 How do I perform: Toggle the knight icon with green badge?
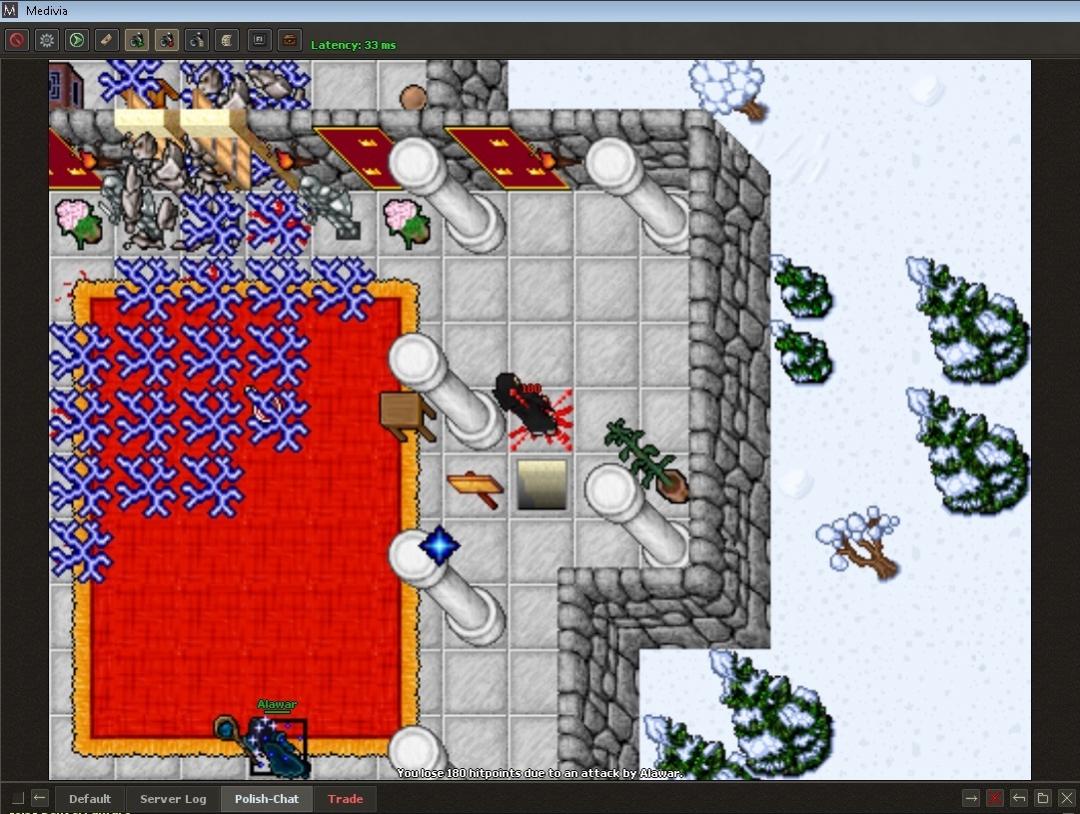pos(137,40)
